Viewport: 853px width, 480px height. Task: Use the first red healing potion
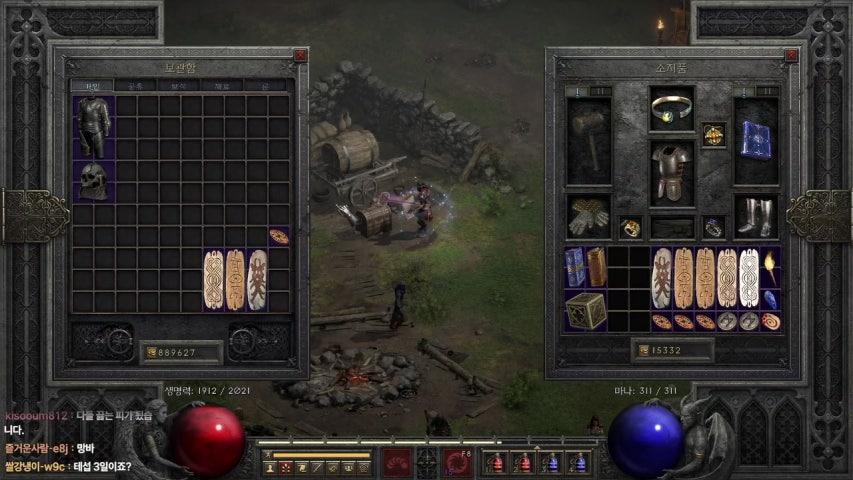point(495,463)
